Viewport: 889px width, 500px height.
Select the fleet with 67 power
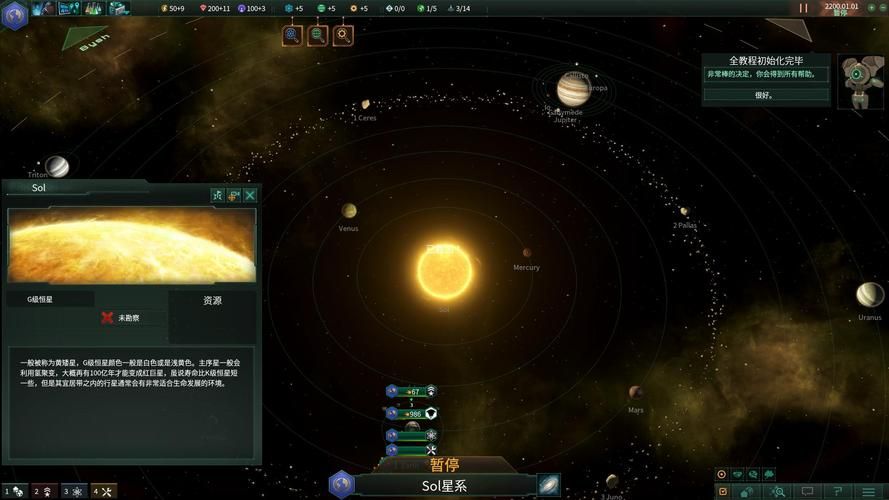(412, 391)
